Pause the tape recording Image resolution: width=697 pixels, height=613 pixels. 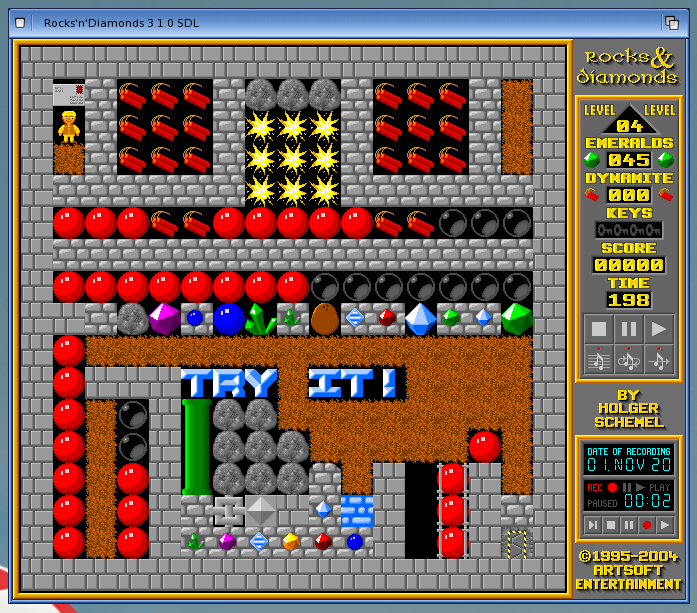pos(629,524)
